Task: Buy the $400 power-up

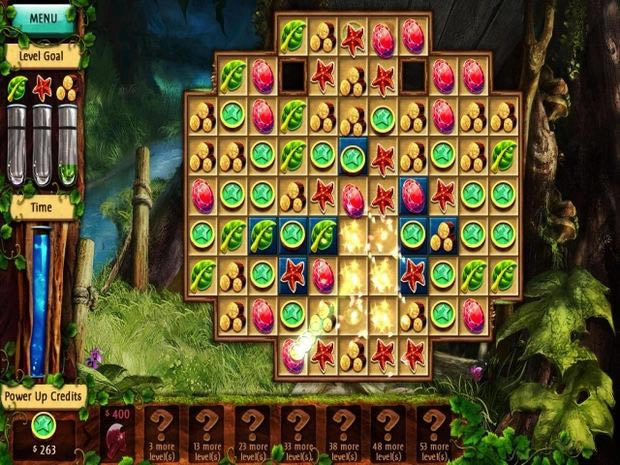Action: point(120,432)
